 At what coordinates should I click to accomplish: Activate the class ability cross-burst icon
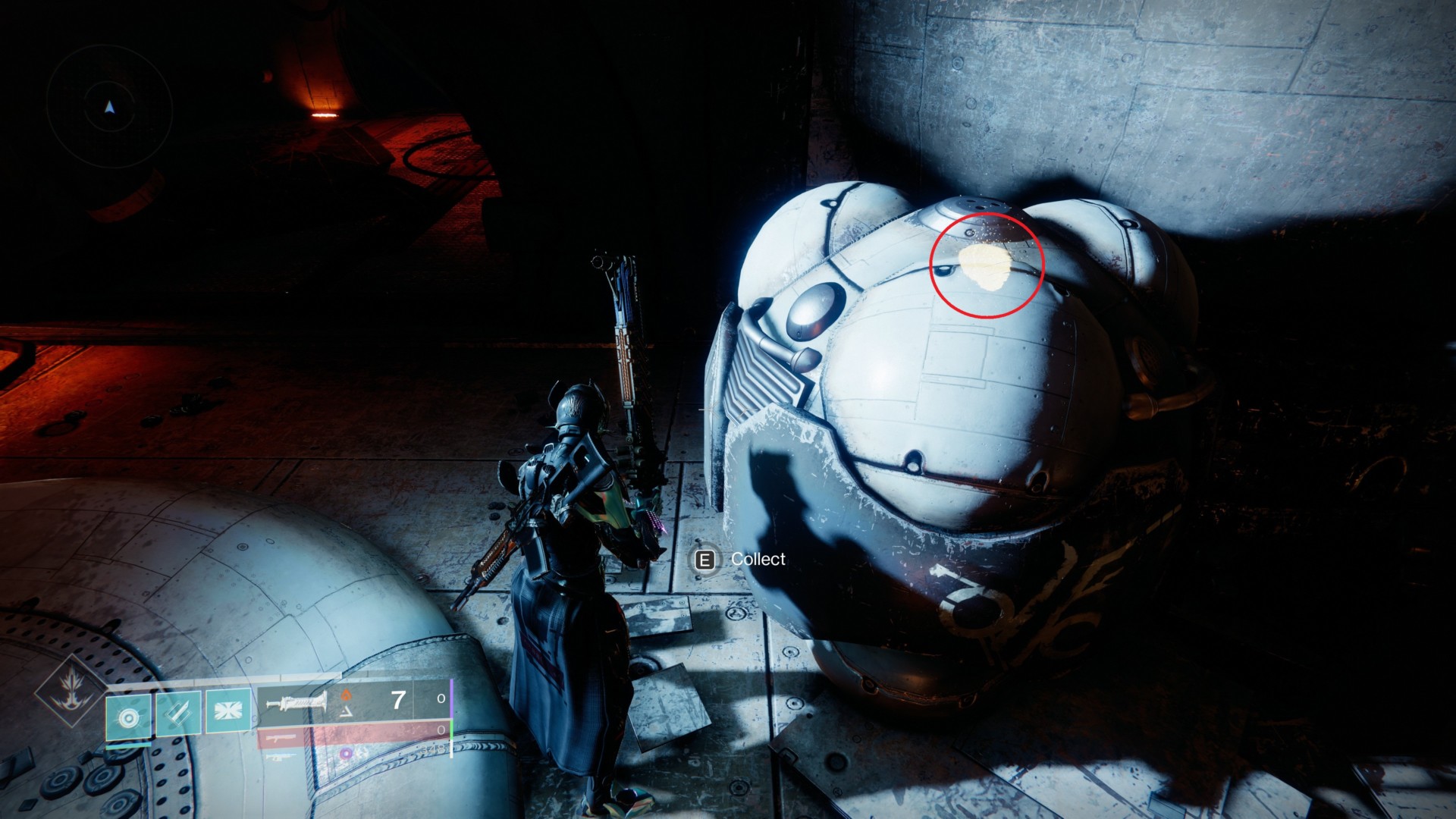point(228,712)
